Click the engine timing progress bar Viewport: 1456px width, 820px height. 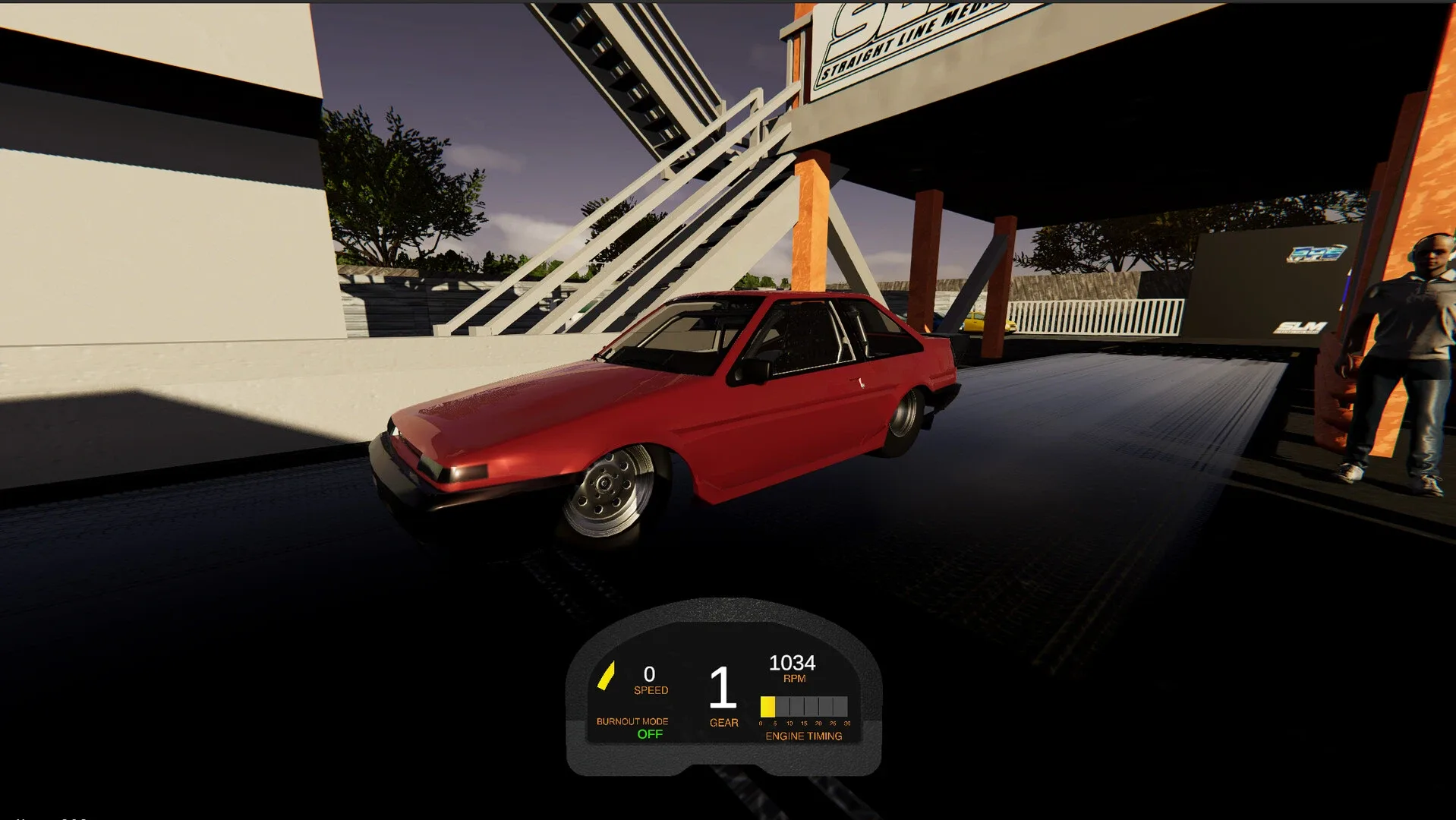(x=806, y=706)
